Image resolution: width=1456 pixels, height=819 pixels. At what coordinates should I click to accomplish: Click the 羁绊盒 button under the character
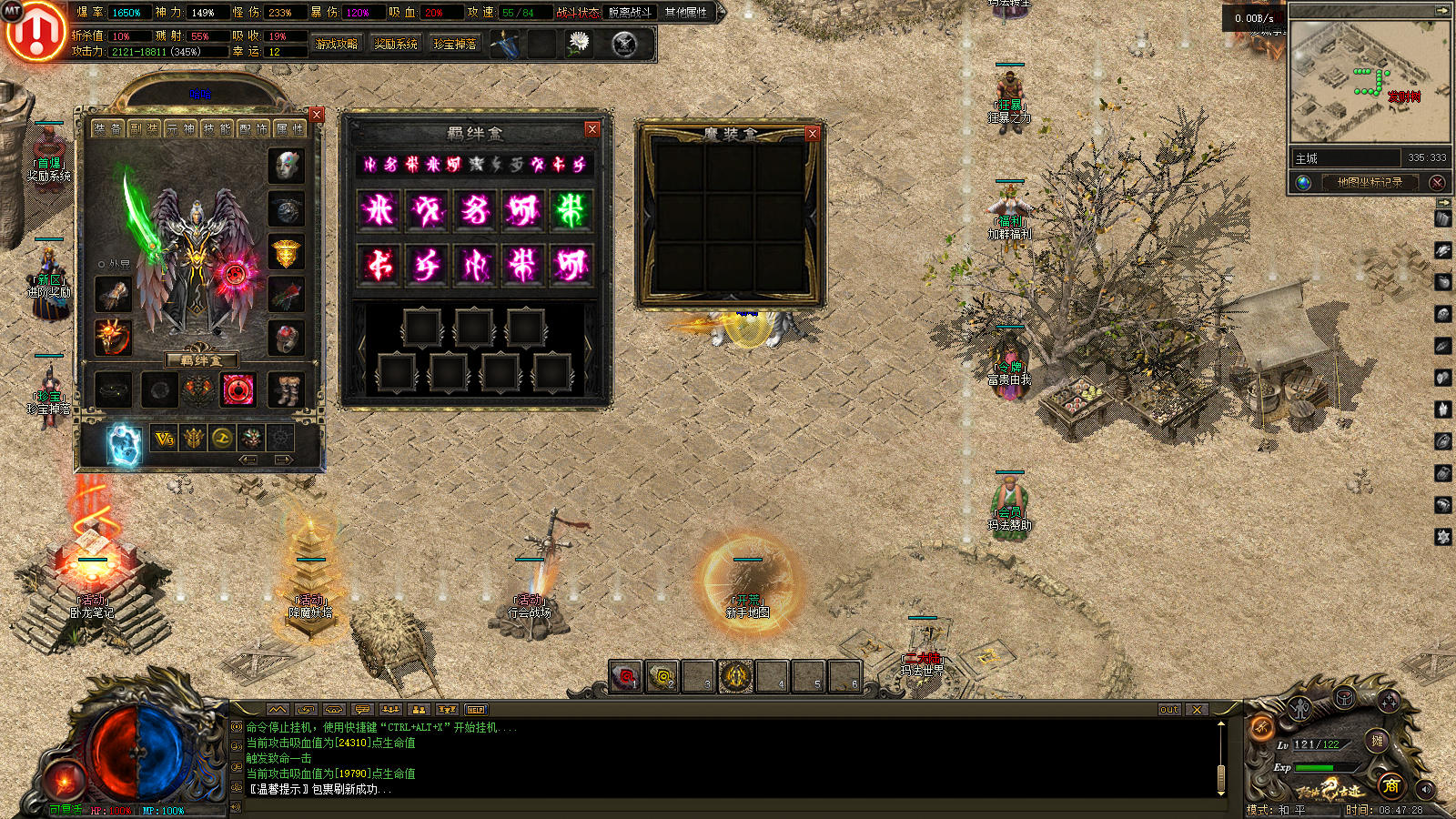tap(200, 360)
